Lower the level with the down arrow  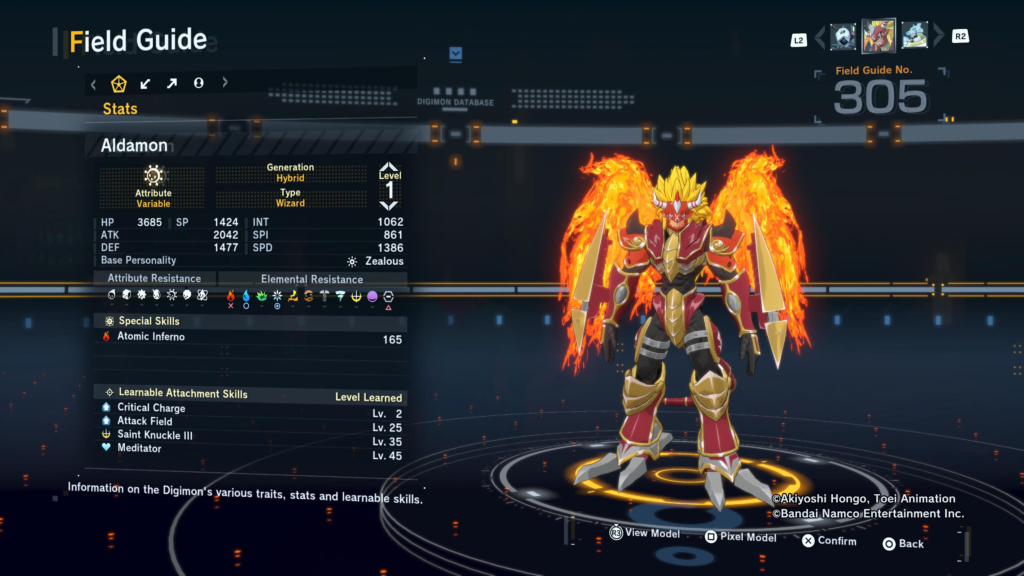coord(389,208)
